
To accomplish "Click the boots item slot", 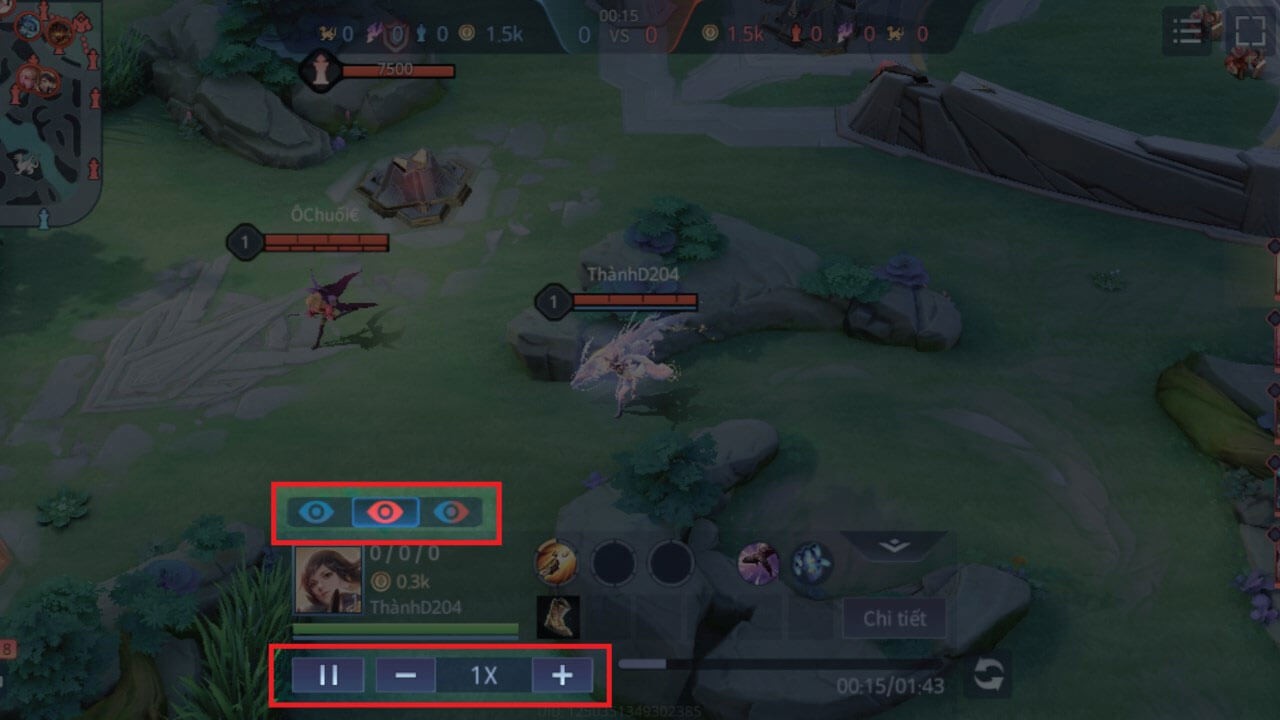I will pos(558,618).
